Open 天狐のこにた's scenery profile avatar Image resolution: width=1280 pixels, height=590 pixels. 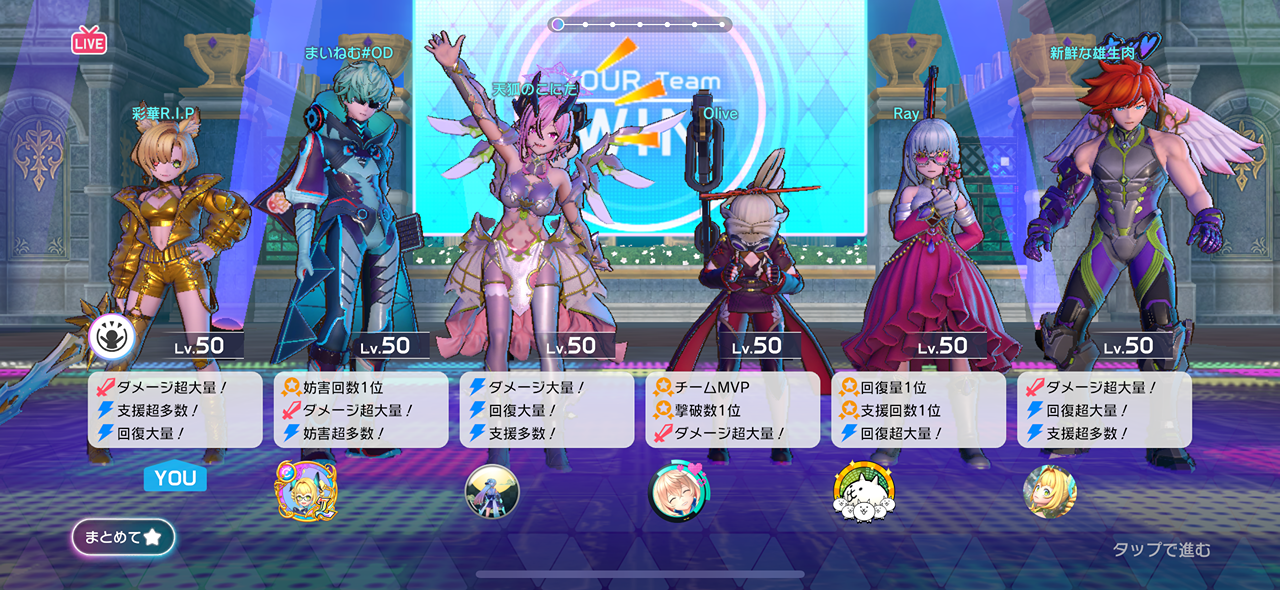click(x=492, y=492)
